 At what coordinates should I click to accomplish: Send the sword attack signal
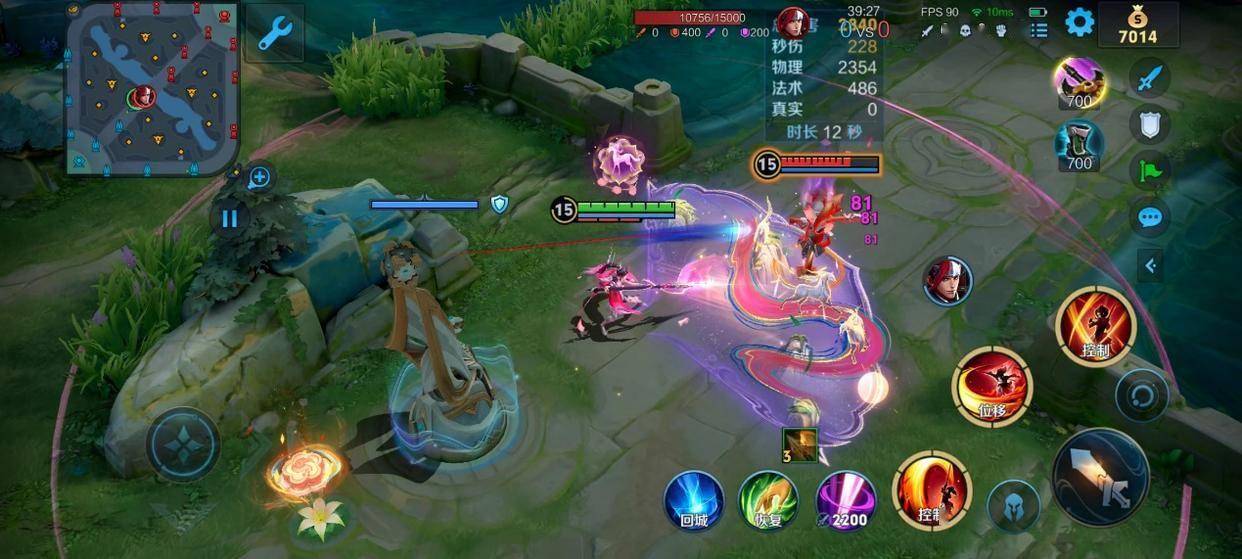[x=1150, y=77]
